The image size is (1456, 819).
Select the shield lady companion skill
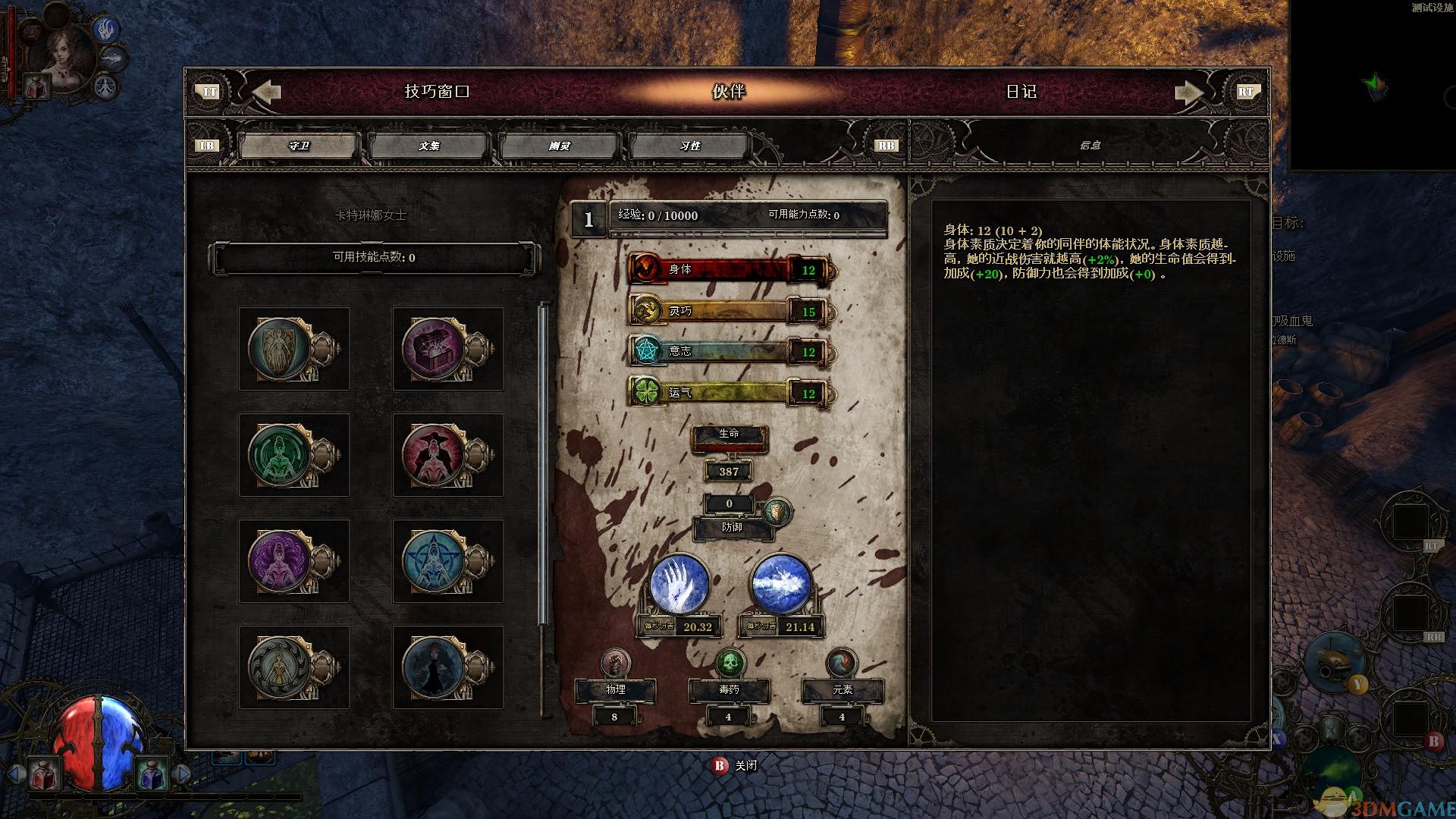coord(281,349)
